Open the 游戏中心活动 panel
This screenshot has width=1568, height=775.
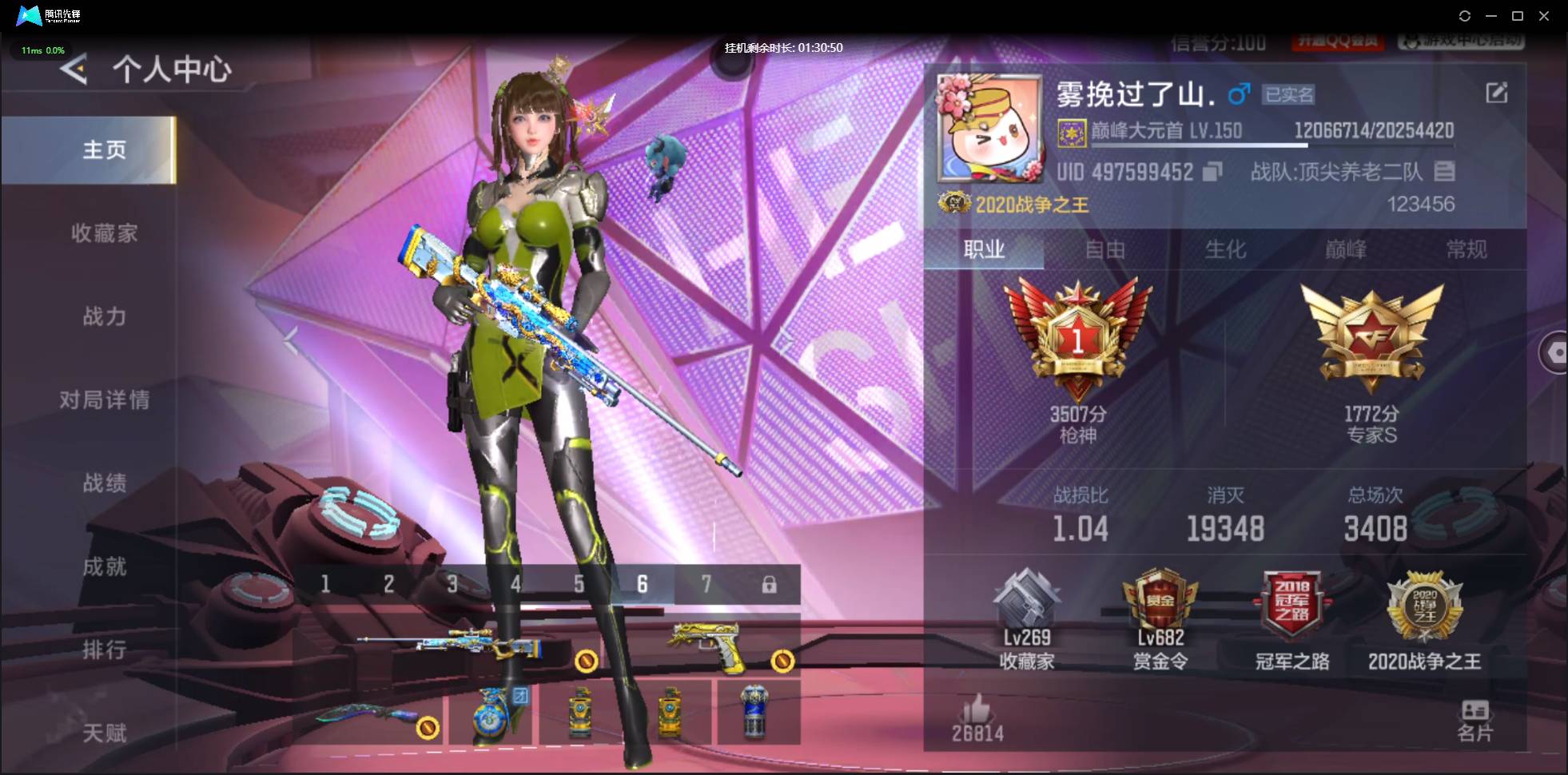click(x=1463, y=42)
